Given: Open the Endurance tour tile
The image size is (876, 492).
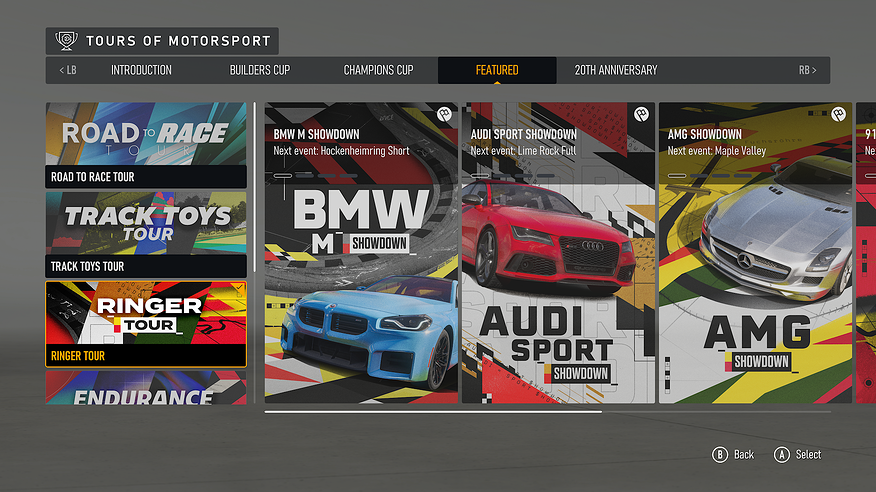Looking at the screenshot, I should click(x=146, y=389).
